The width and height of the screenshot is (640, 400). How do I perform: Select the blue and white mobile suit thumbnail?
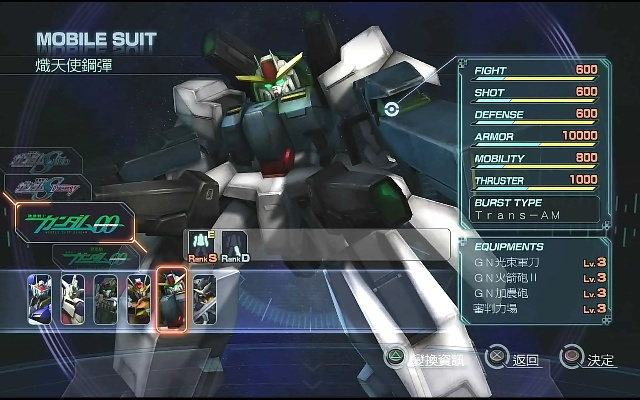pos(40,299)
